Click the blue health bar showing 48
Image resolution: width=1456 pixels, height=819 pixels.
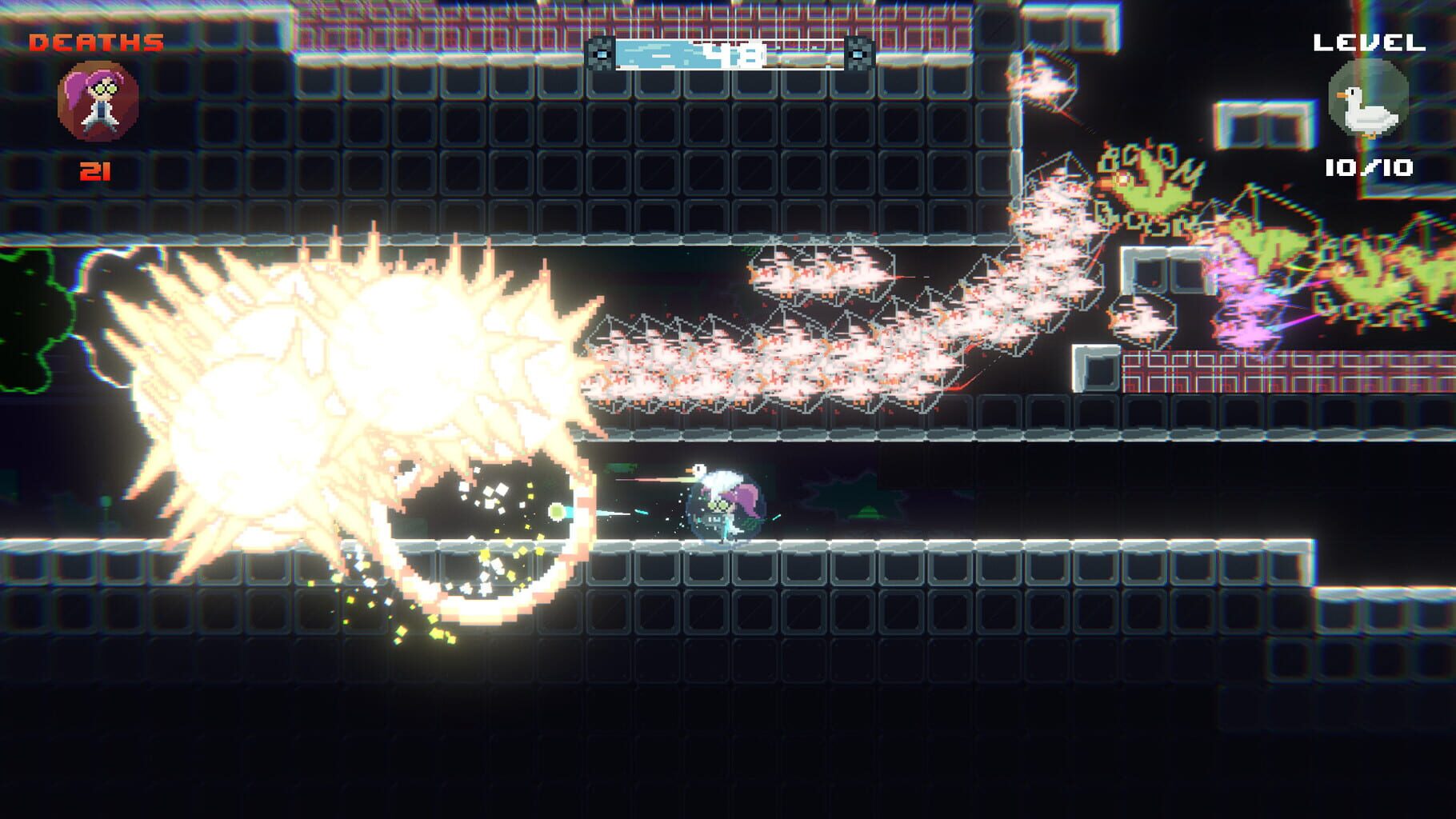[730, 54]
